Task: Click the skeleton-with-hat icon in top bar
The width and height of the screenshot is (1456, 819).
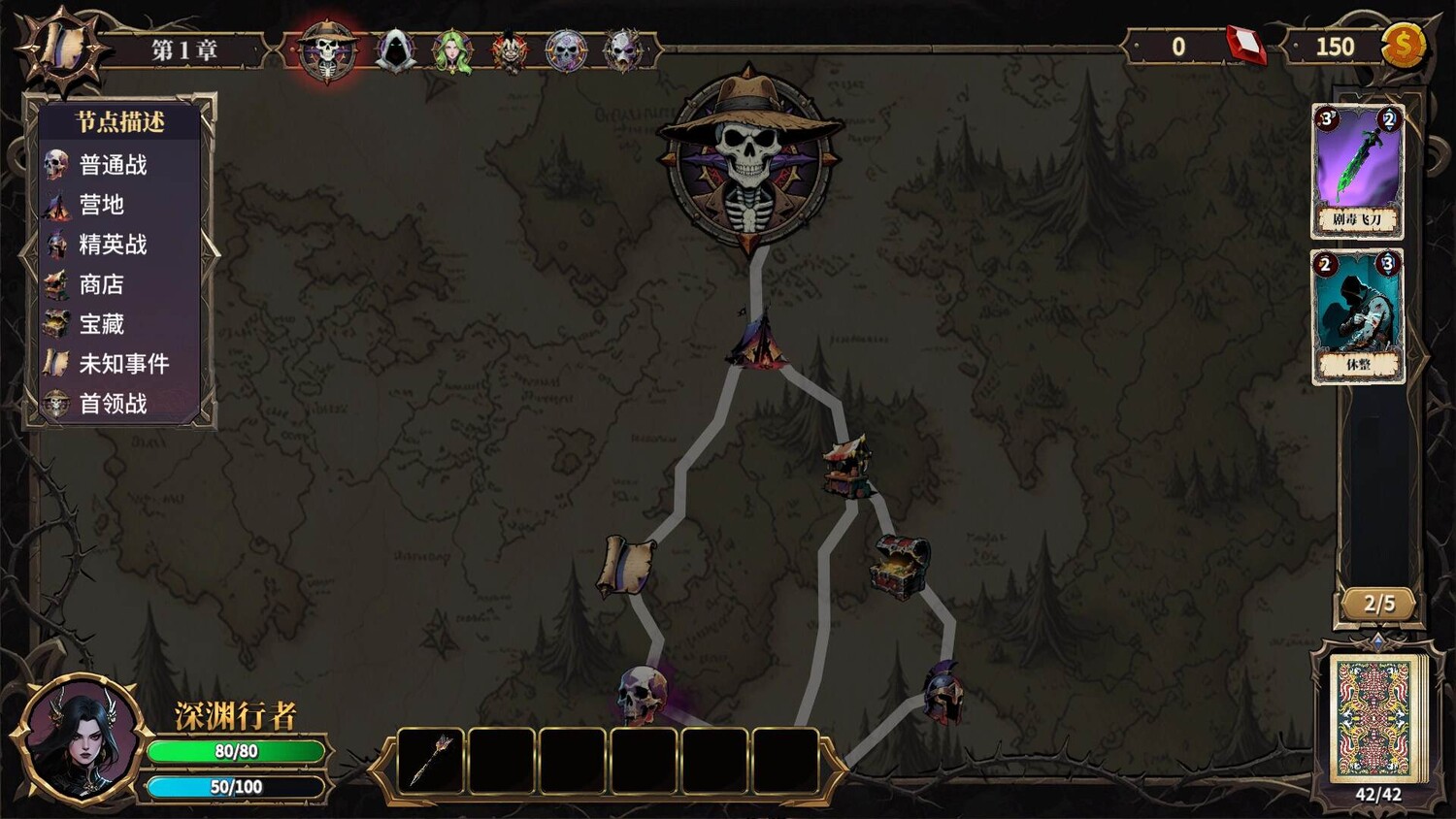Action: pos(327,50)
